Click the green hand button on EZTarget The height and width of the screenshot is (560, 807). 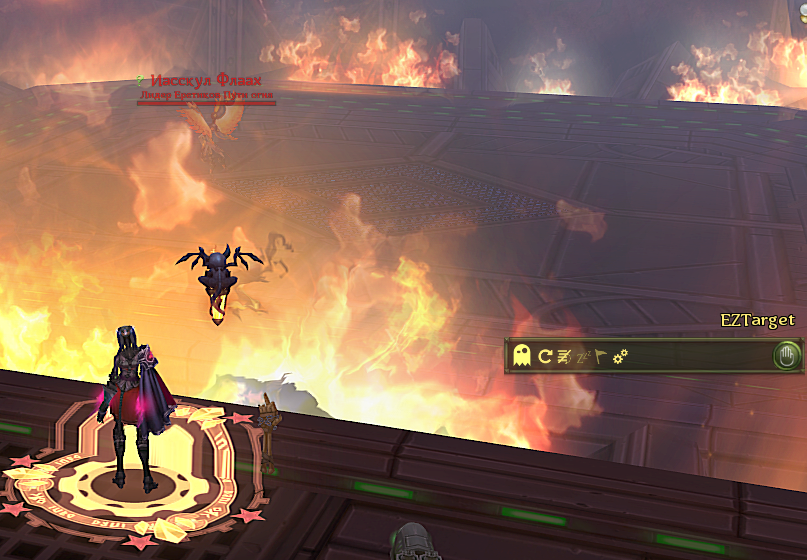click(x=788, y=355)
